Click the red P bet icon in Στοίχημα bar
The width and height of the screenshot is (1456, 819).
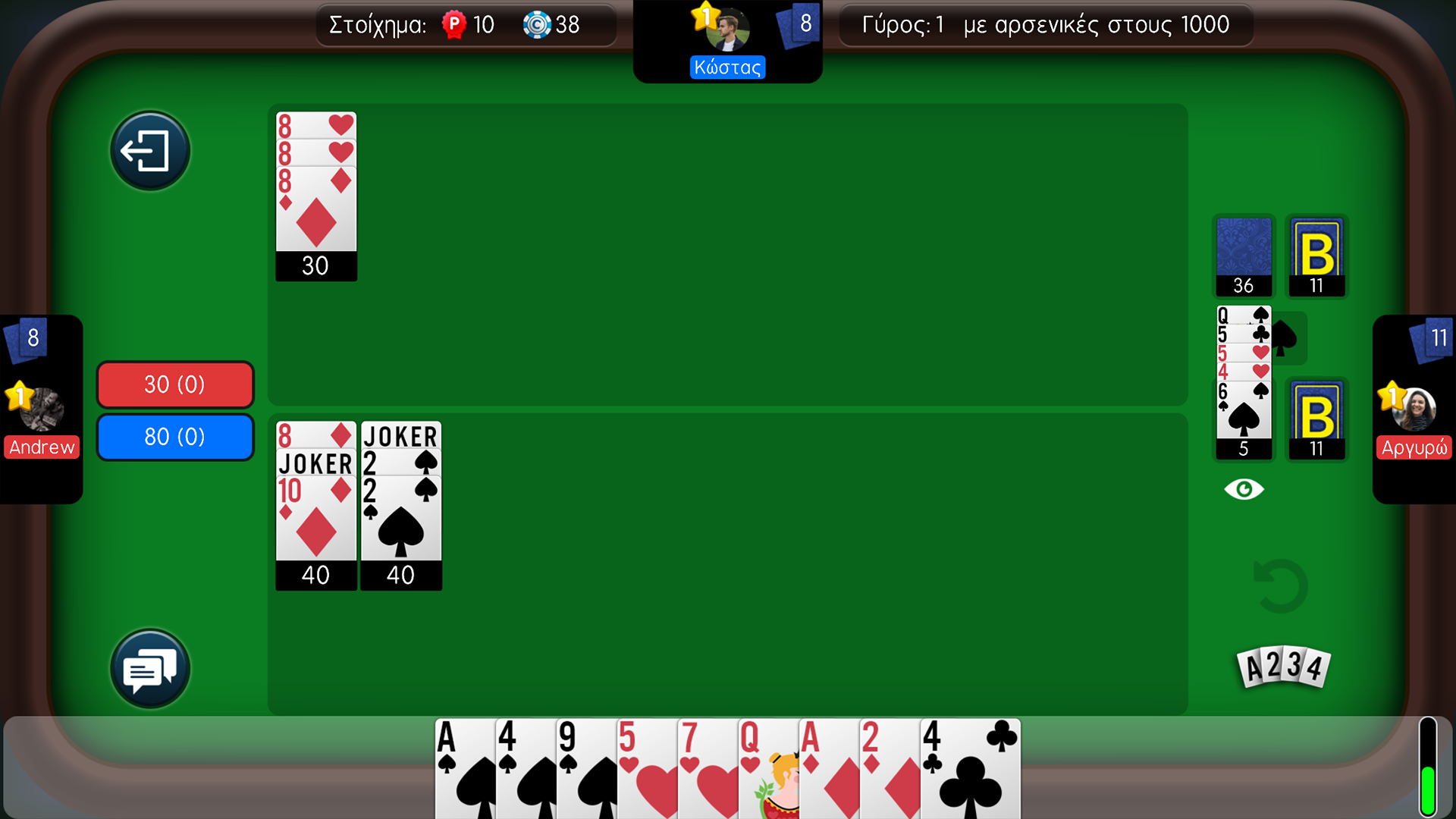[x=453, y=24]
